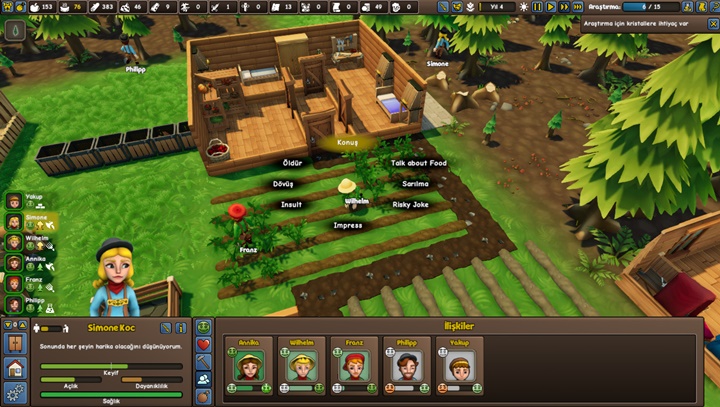Choose the Impress interaction
The image size is (720, 407).
(347, 225)
